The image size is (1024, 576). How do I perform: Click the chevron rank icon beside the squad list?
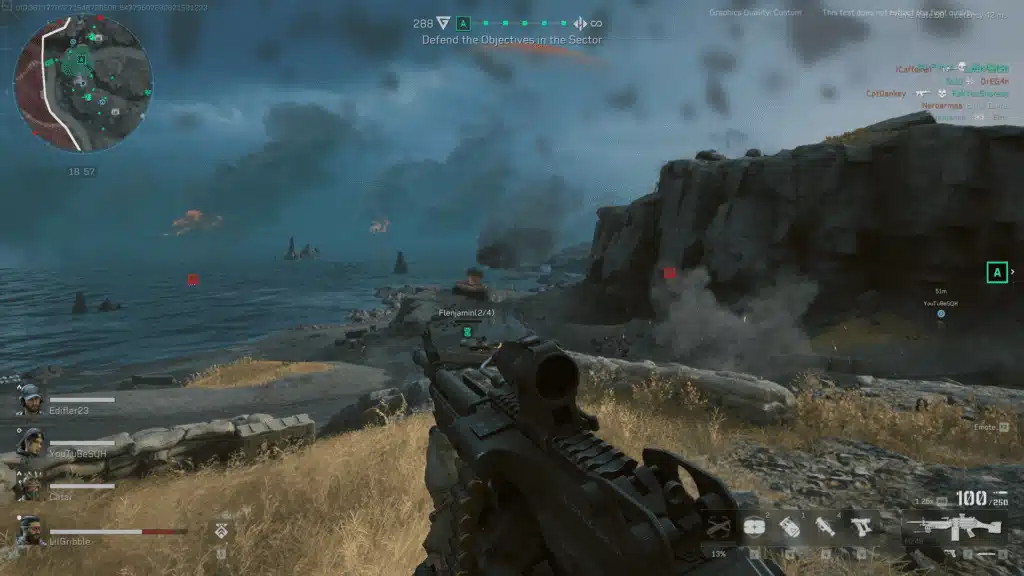222,530
